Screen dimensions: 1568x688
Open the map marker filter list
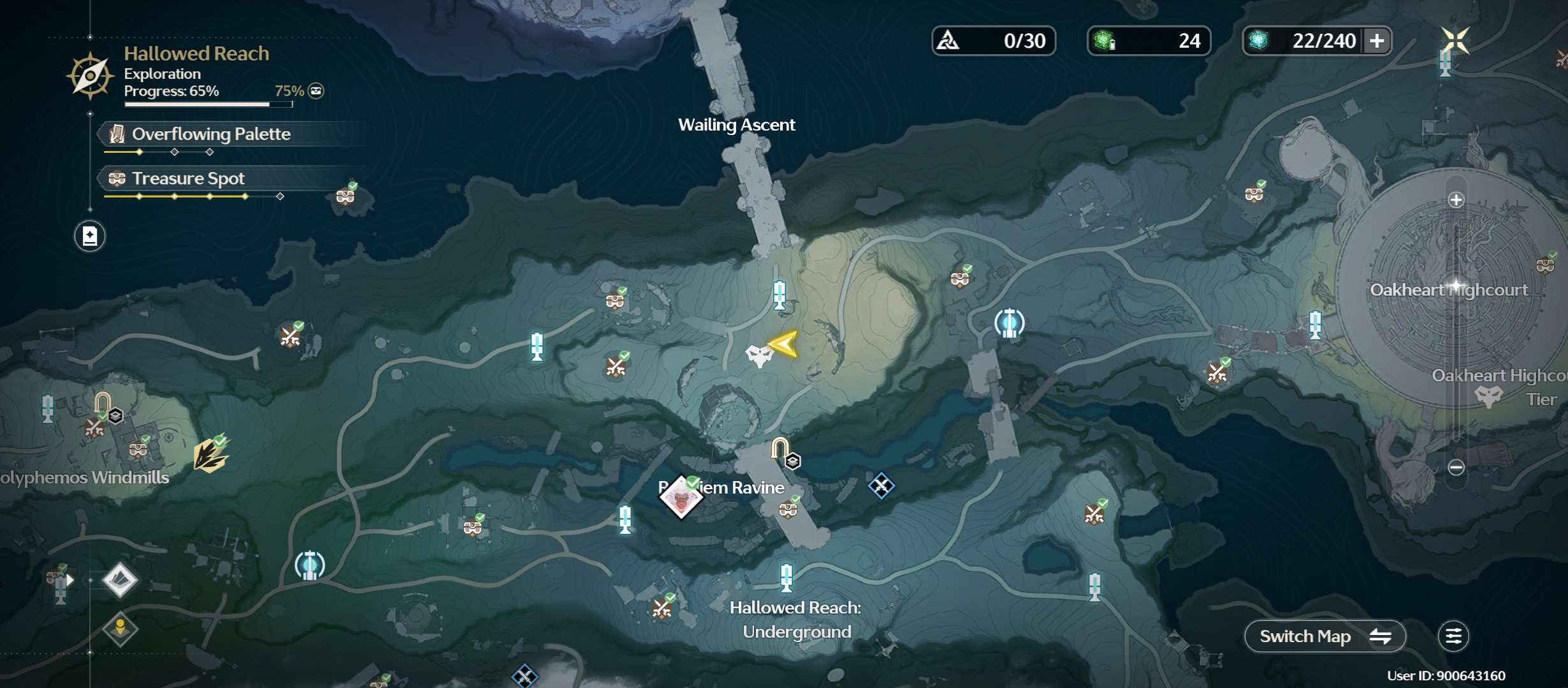(x=1453, y=636)
